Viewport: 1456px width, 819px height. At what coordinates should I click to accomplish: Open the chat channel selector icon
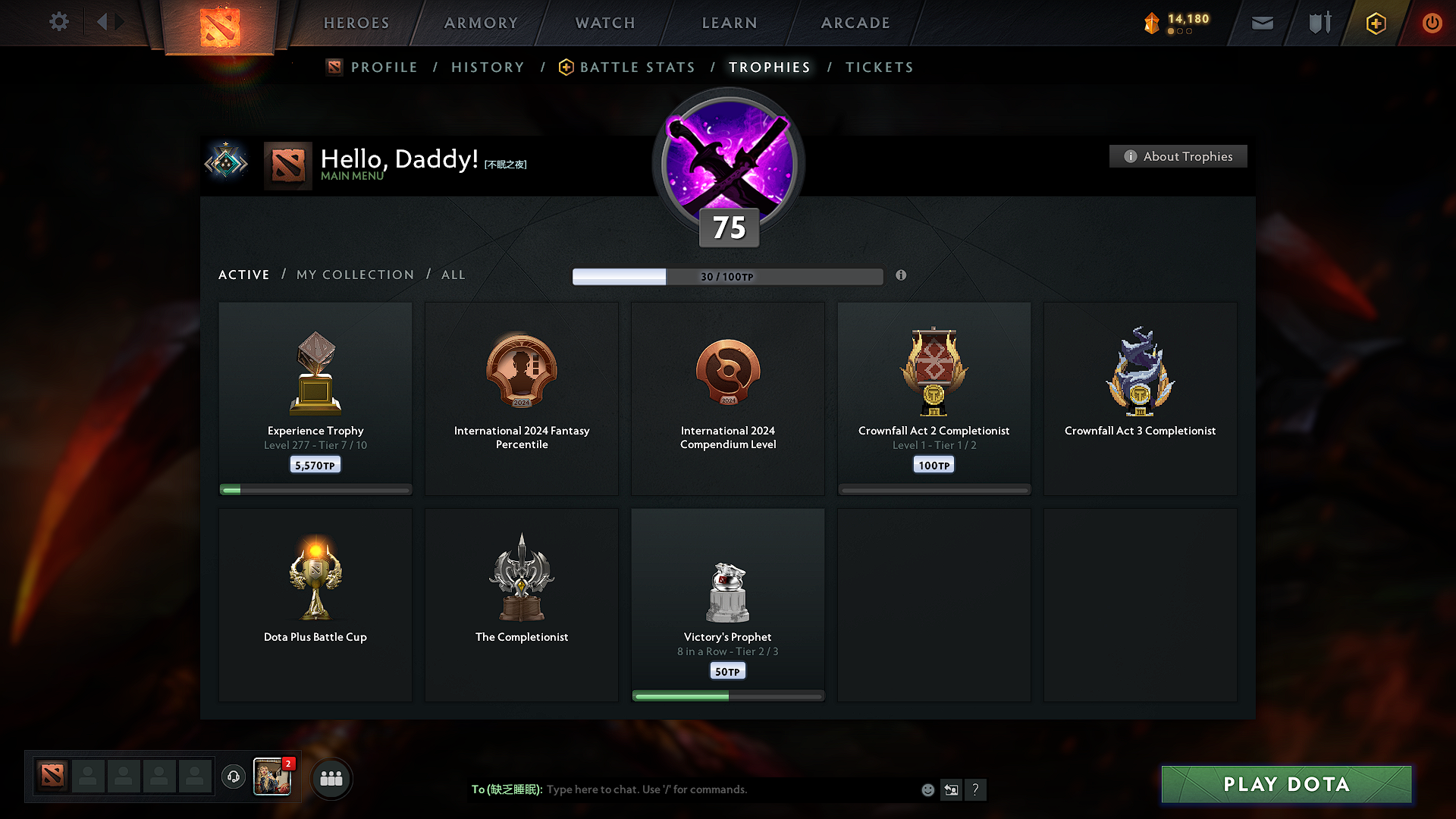coord(951,789)
